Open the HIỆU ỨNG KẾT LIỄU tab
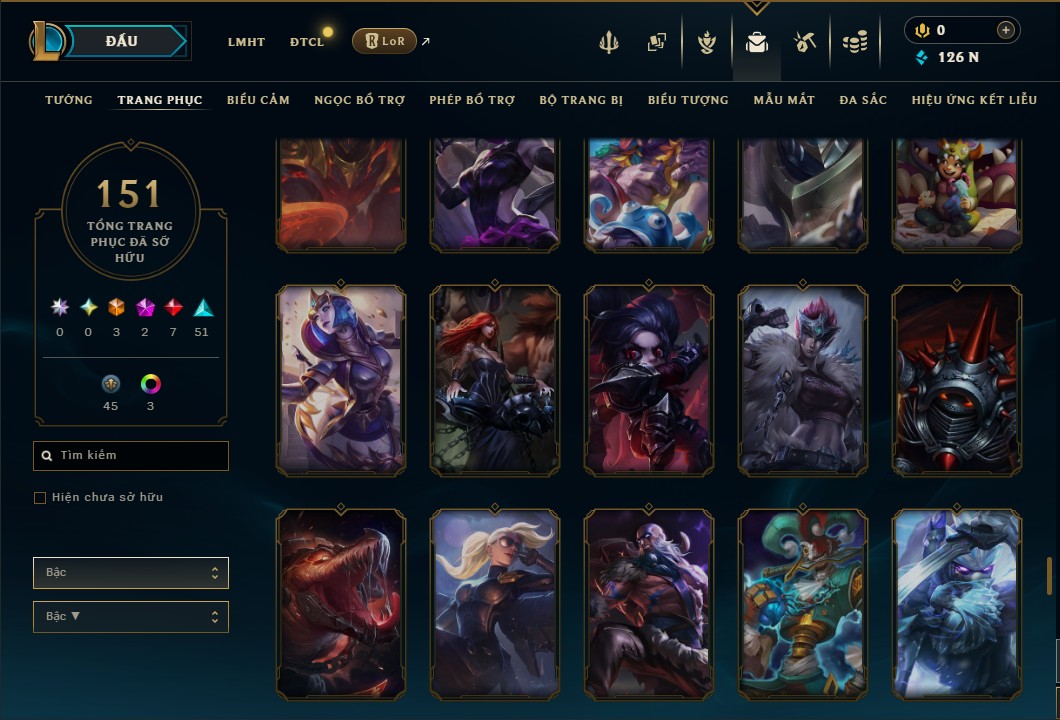This screenshot has width=1060, height=720. click(x=974, y=100)
